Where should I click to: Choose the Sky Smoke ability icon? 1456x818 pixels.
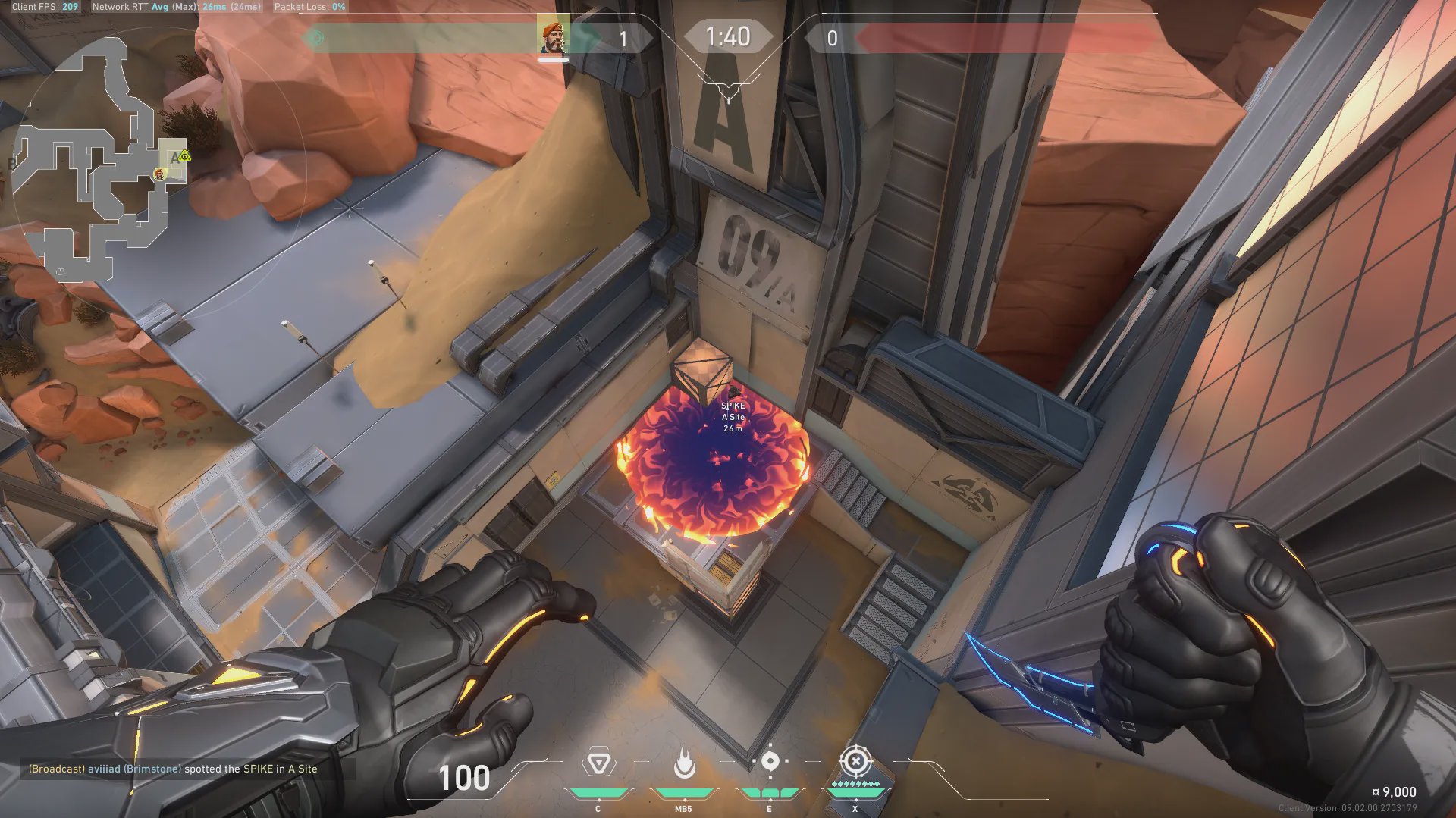[x=770, y=761]
